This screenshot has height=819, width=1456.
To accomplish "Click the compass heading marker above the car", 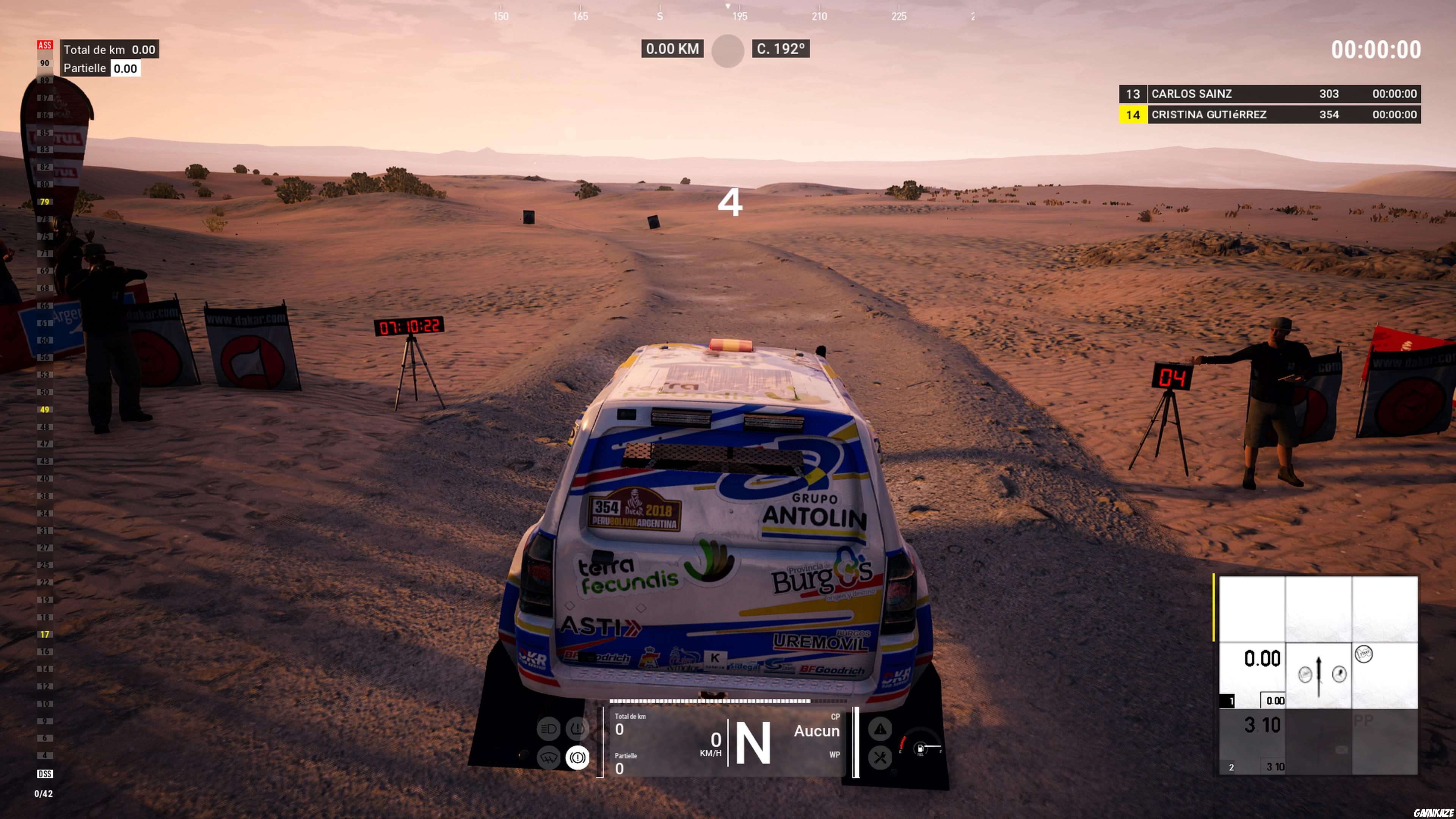I will [x=728, y=7].
